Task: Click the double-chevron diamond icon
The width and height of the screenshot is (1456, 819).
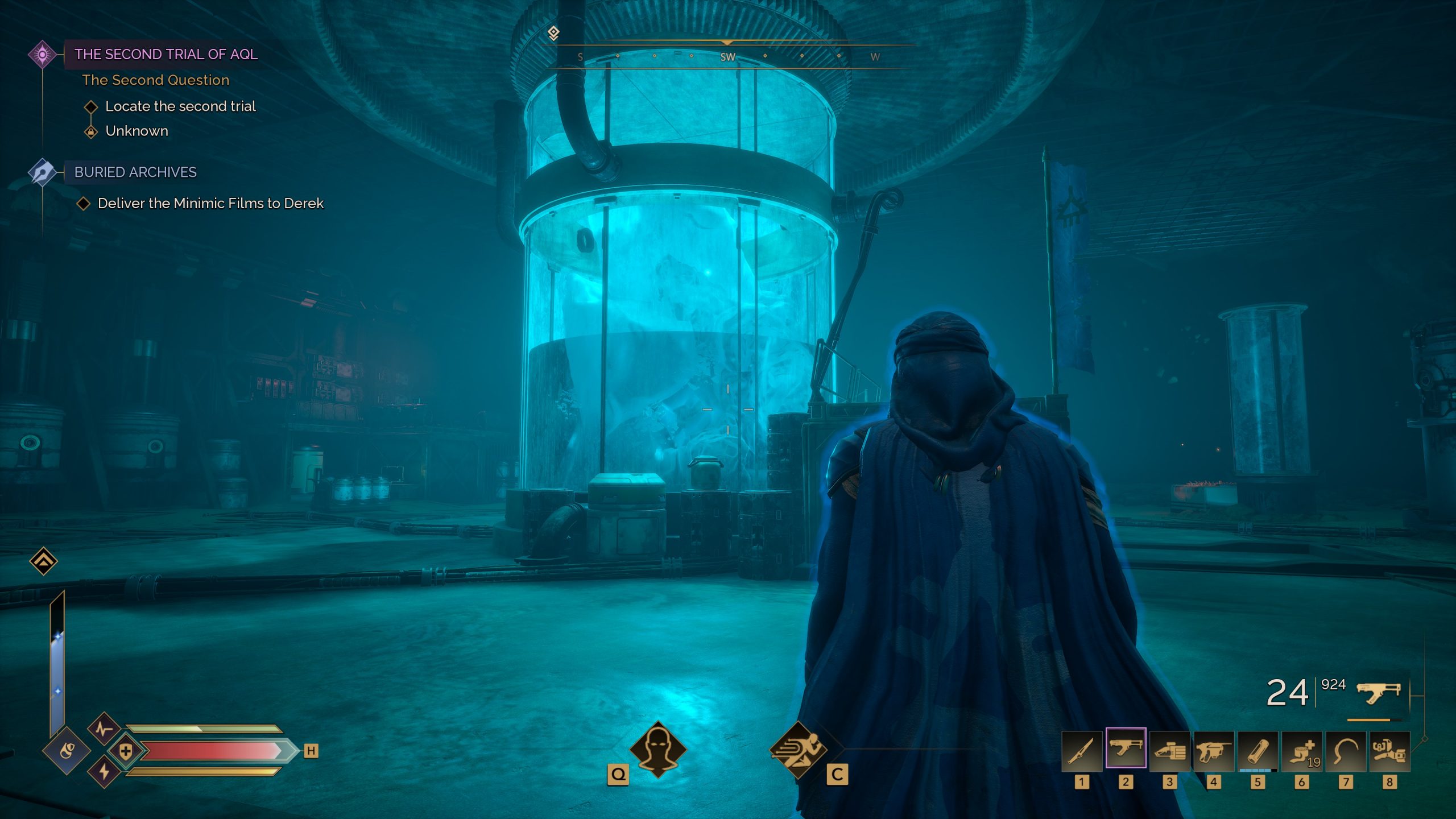Action: pyautogui.click(x=44, y=561)
